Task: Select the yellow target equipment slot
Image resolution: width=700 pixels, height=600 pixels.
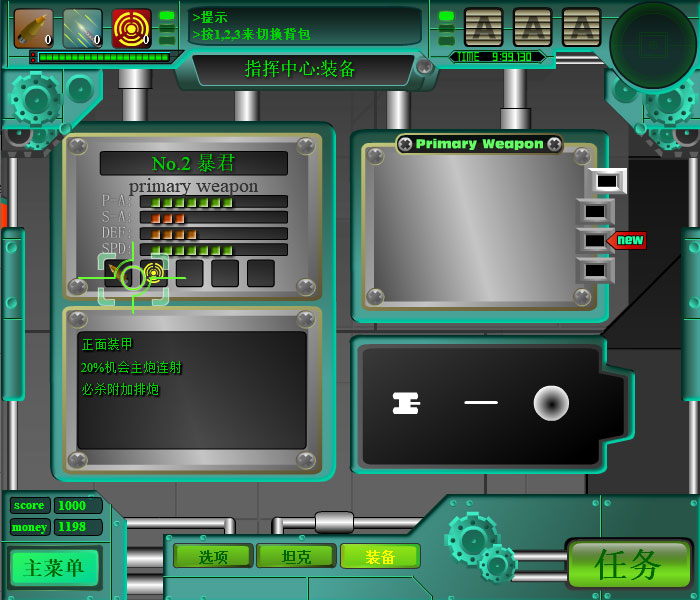Action: tap(154, 272)
